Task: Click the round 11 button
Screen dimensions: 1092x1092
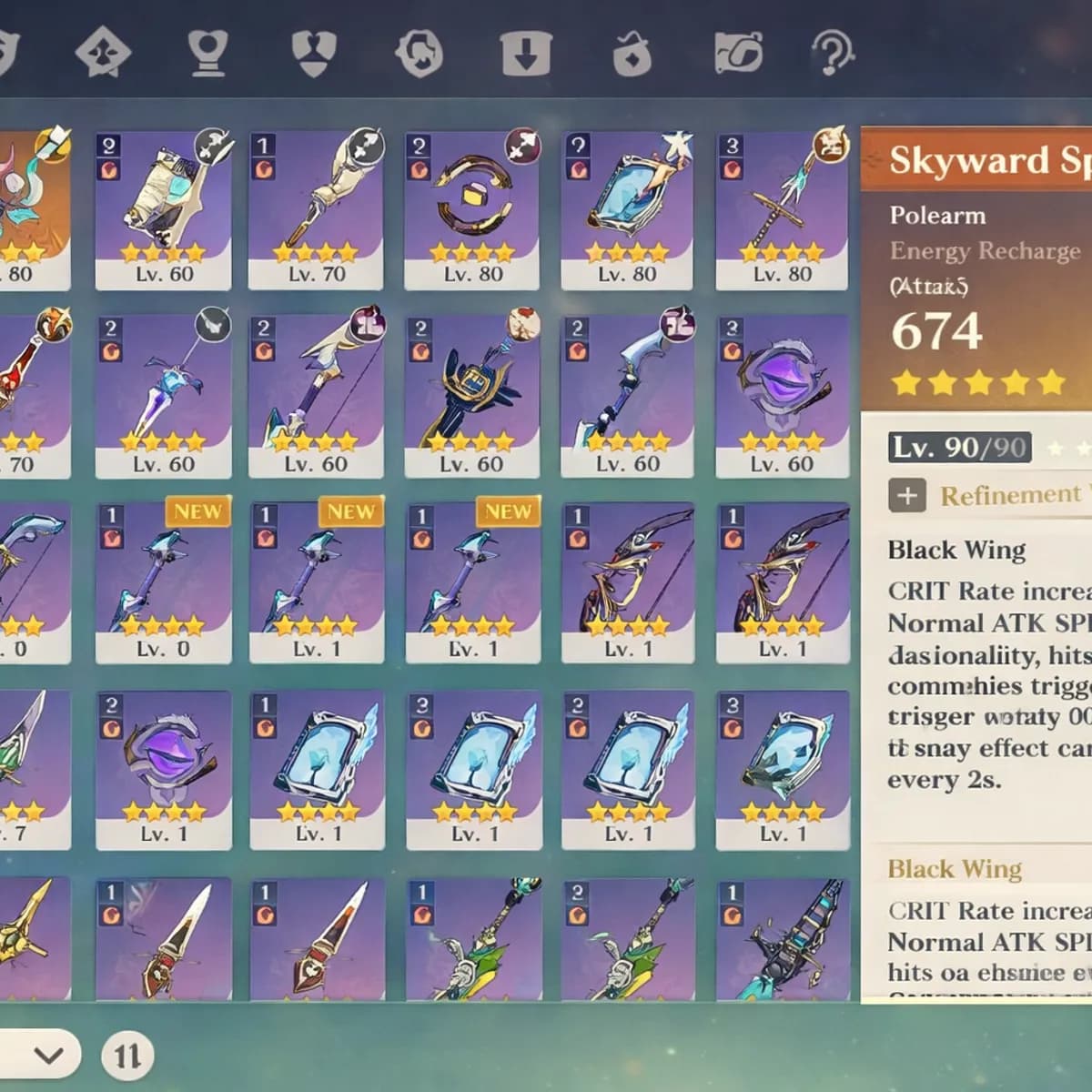Action: [127, 1056]
